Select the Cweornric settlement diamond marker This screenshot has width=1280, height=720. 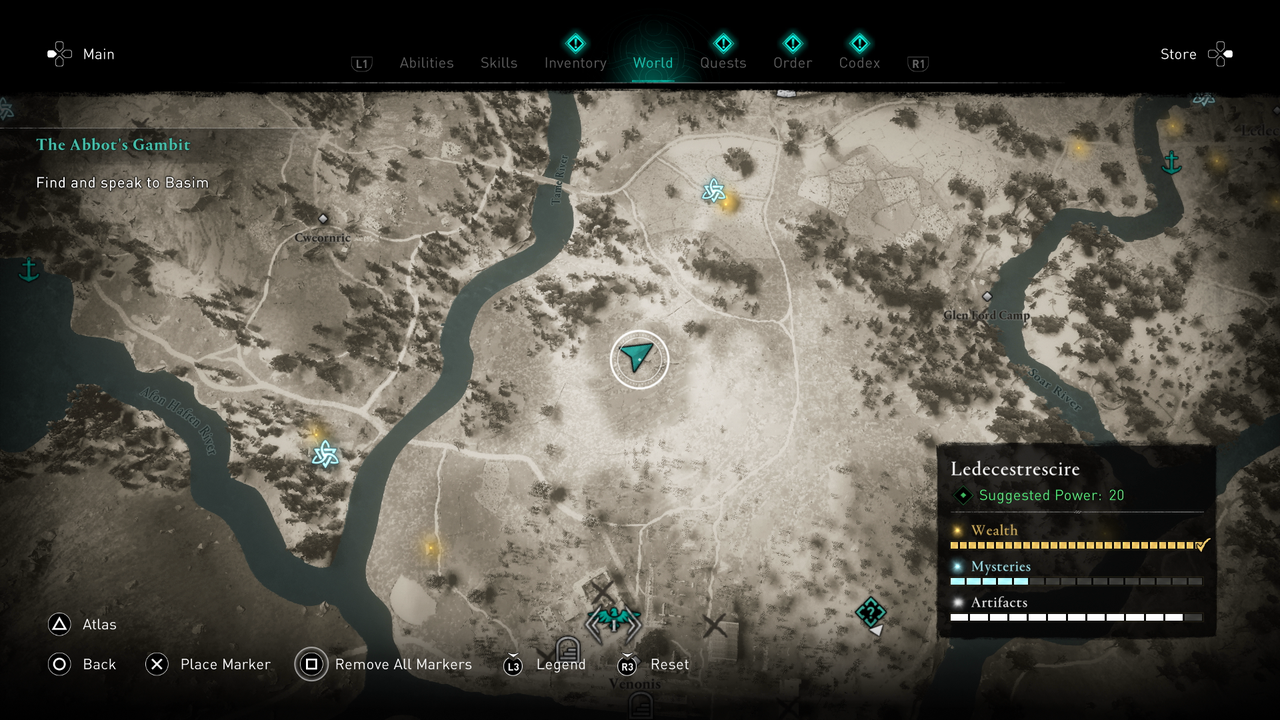pyautogui.click(x=323, y=218)
